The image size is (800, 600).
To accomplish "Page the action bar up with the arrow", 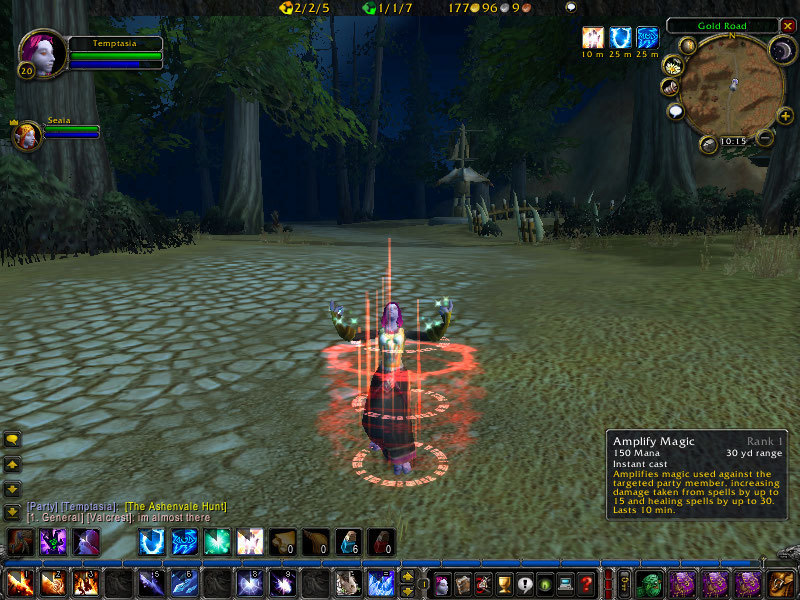I will (x=407, y=575).
